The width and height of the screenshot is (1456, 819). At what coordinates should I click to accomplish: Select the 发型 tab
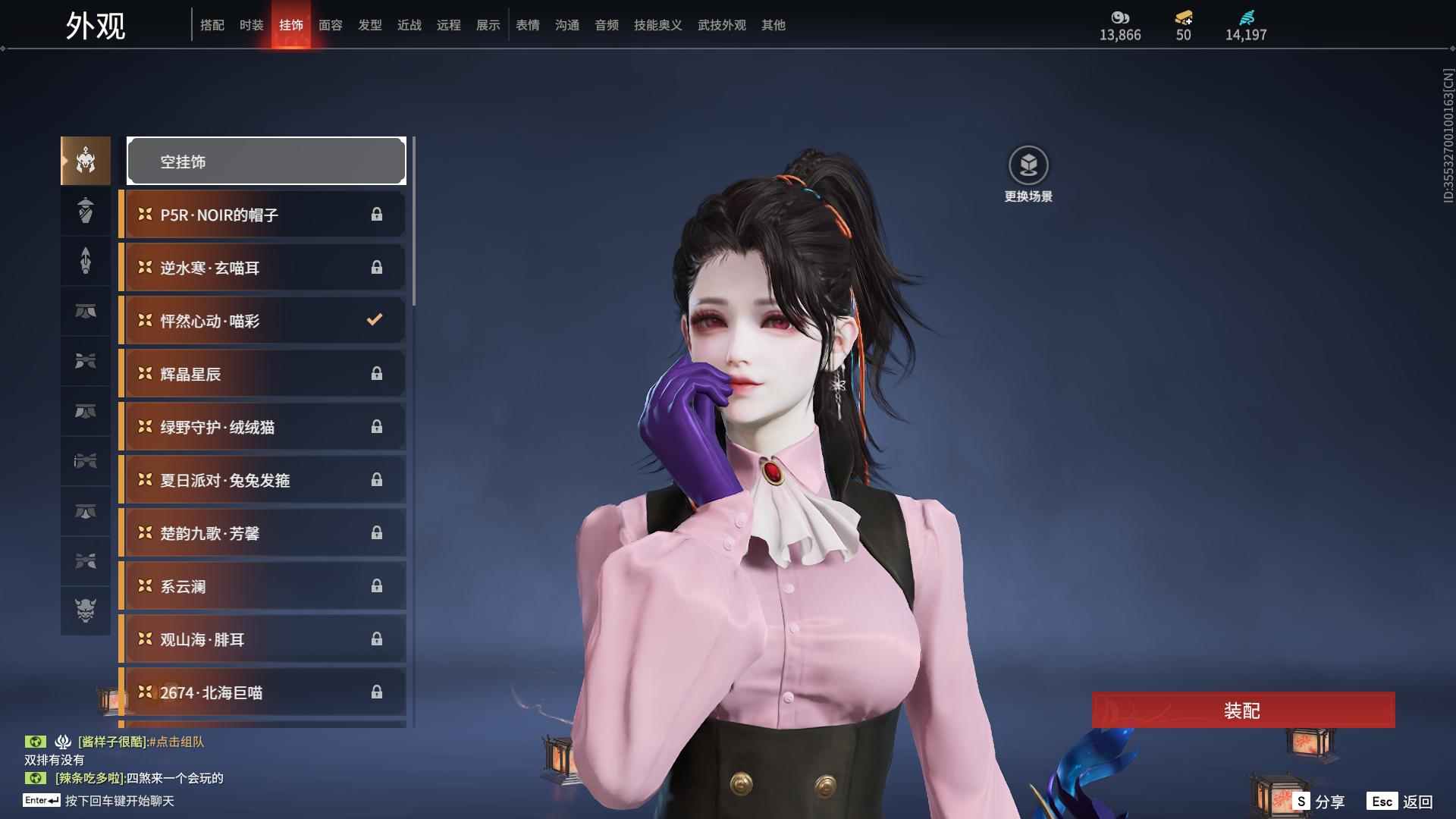tap(369, 25)
